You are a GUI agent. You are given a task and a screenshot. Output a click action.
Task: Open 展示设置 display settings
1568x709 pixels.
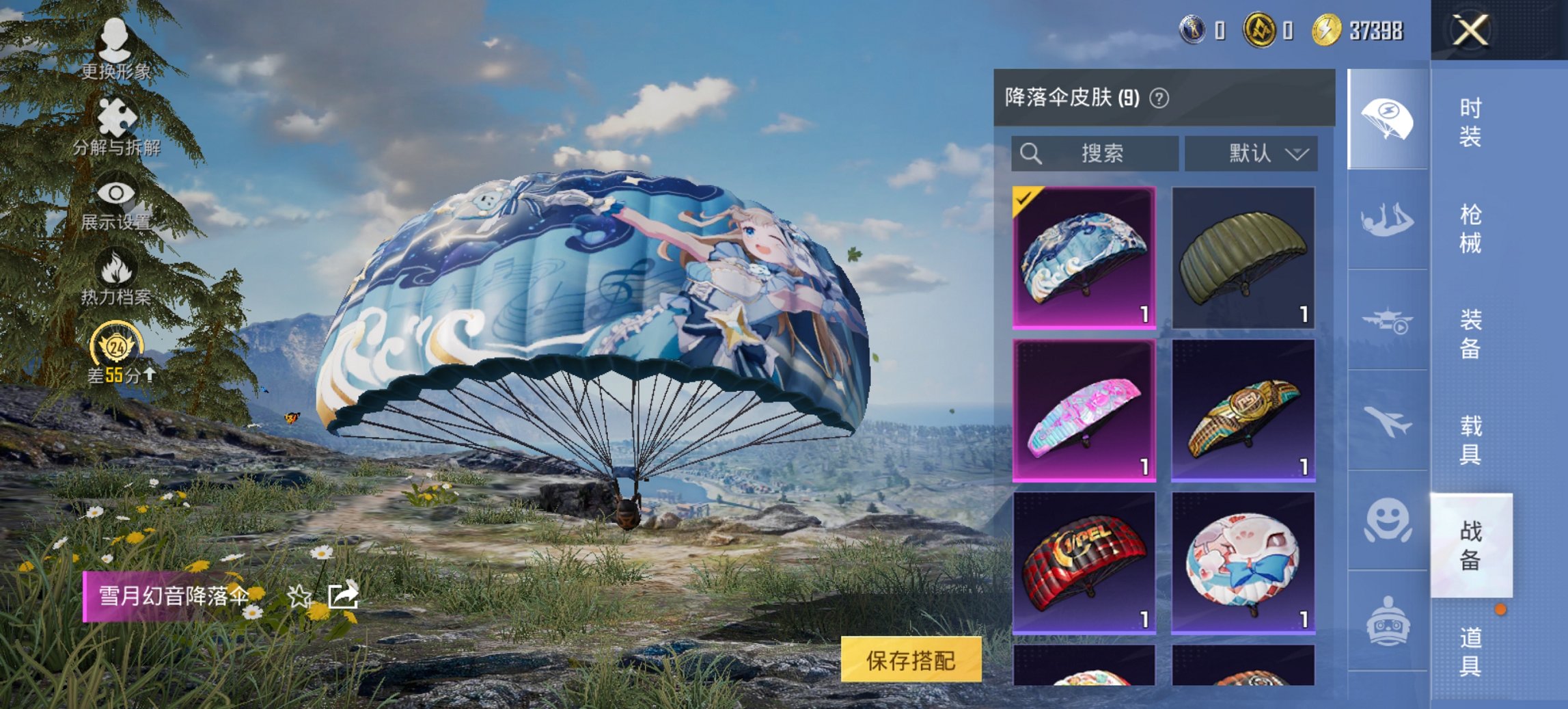[116, 205]
